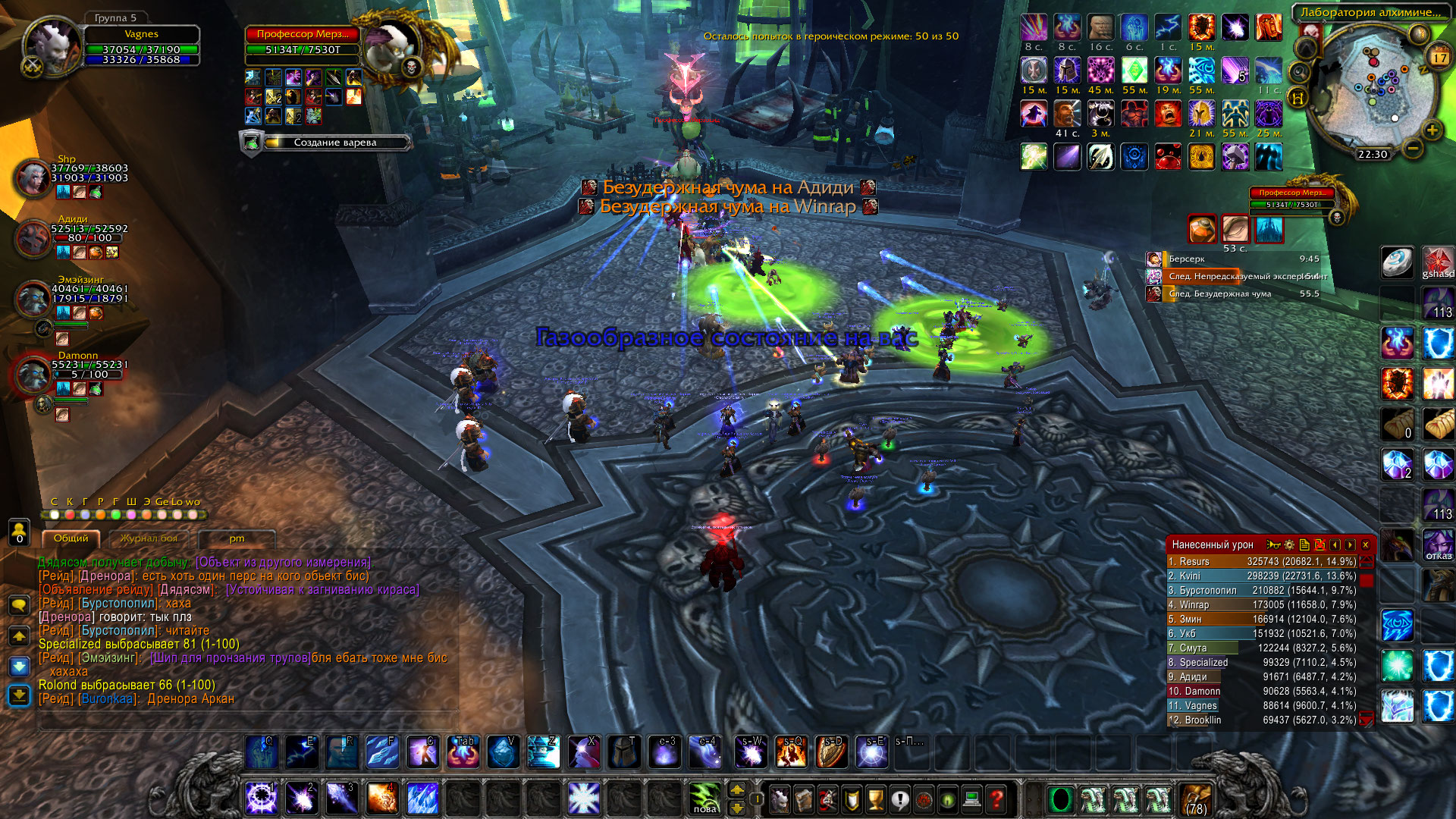
Task: Activate the fire blast spell in slot 4
Action: (382, 799)
